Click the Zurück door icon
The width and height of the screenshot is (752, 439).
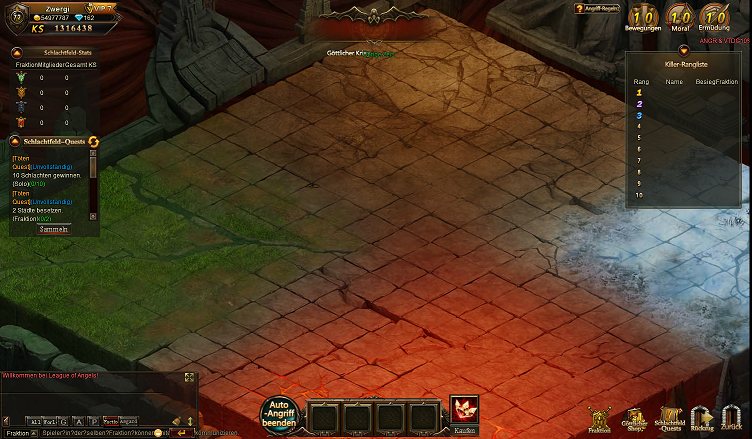(732, 418)
